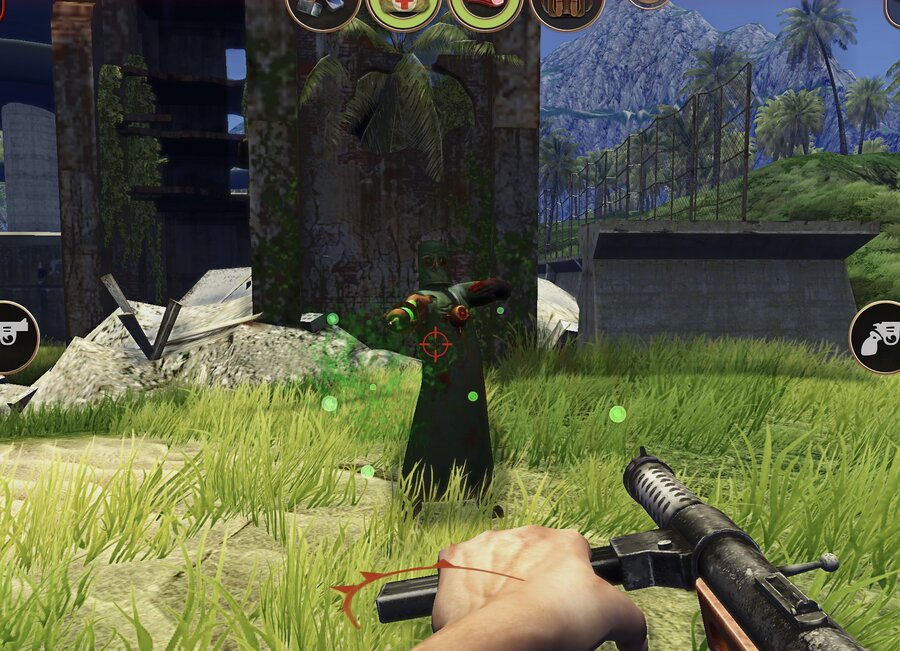Tap the left-side revolver fire button
900x651 pixels.
pyautogui.click(x=14, y=337)
